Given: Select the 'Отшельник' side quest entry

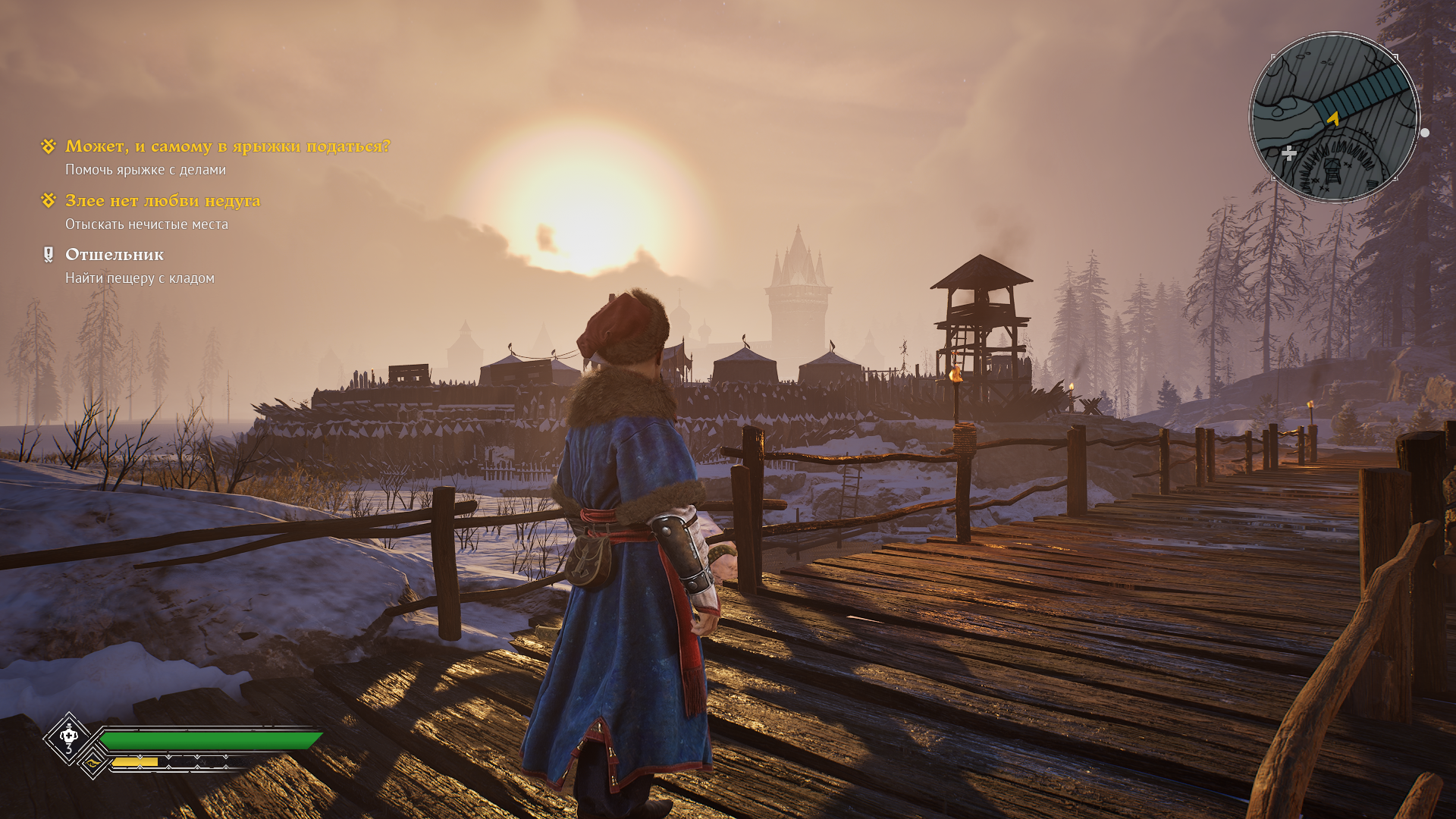Looking at the screenshot, I should tap(114, 255).
